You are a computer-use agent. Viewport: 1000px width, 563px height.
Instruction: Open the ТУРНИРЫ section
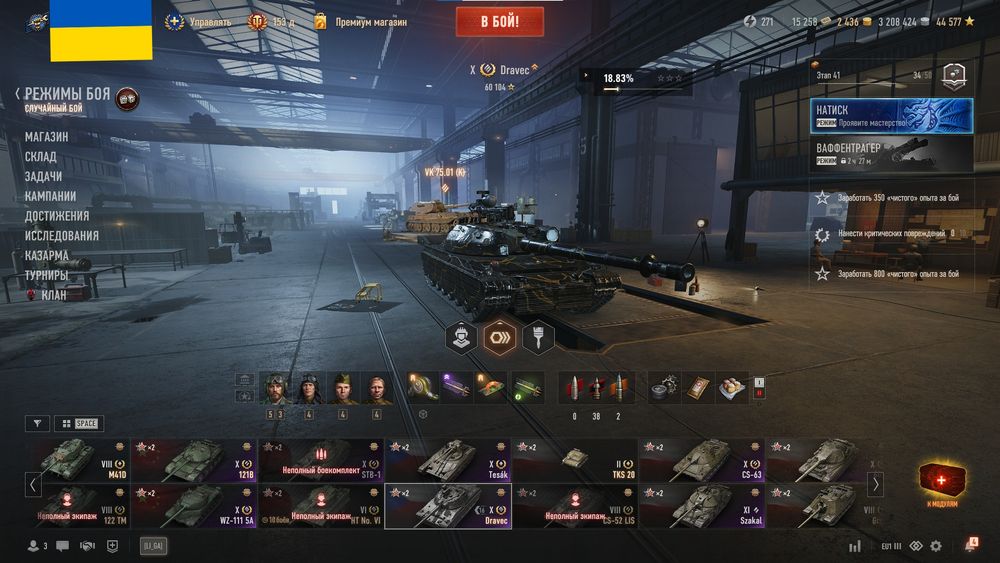pos(47,275)
